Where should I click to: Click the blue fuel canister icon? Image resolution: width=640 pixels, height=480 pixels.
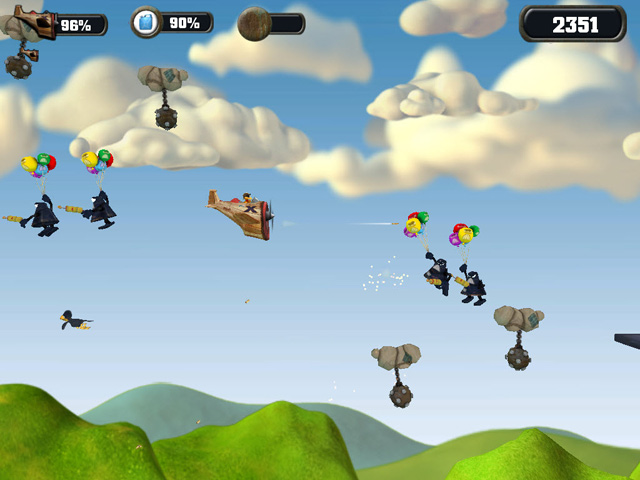pyautogui.click(x=146, y=22)
